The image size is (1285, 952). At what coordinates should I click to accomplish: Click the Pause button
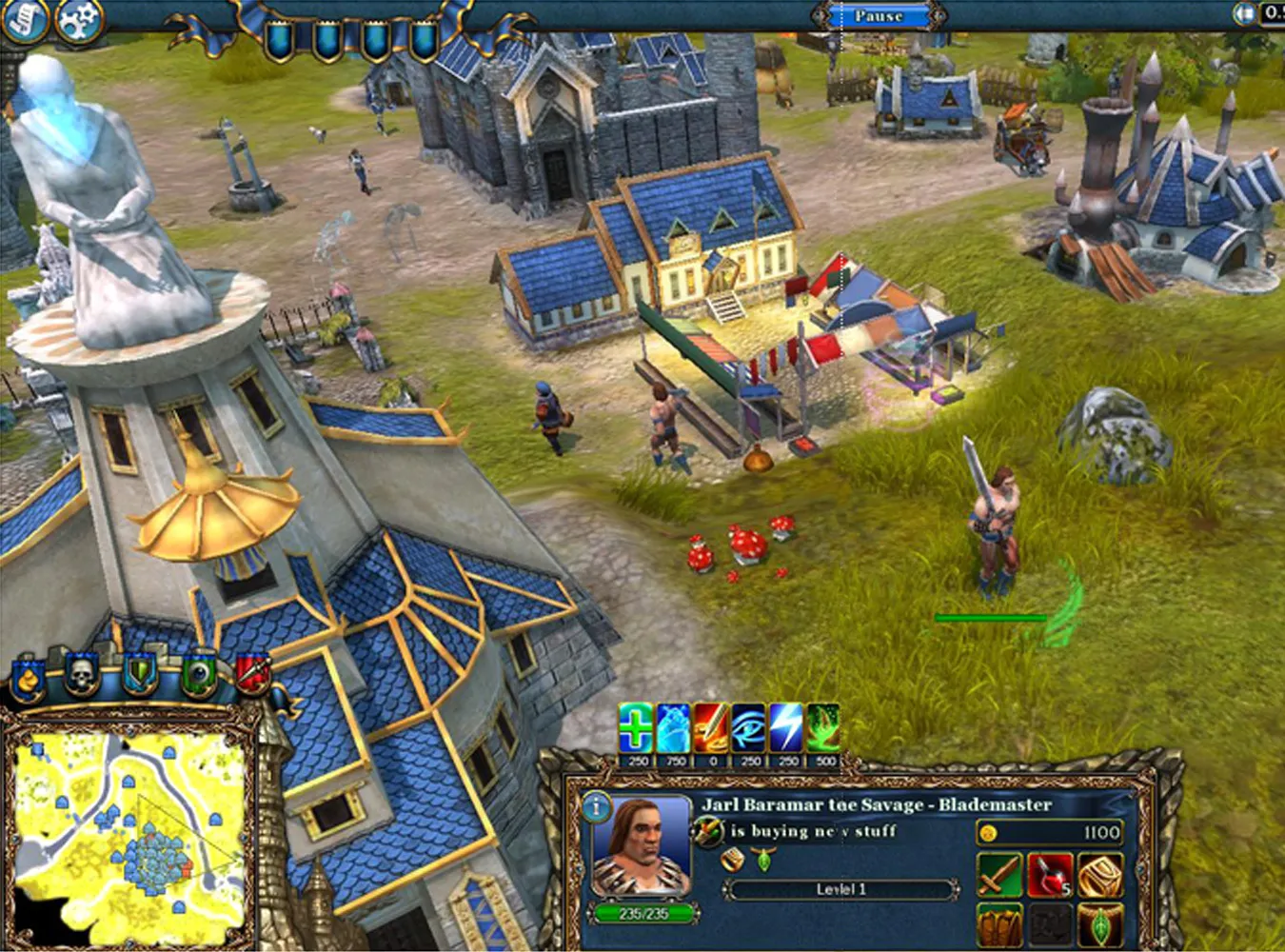pyautogui.click(x=878, y=16)
